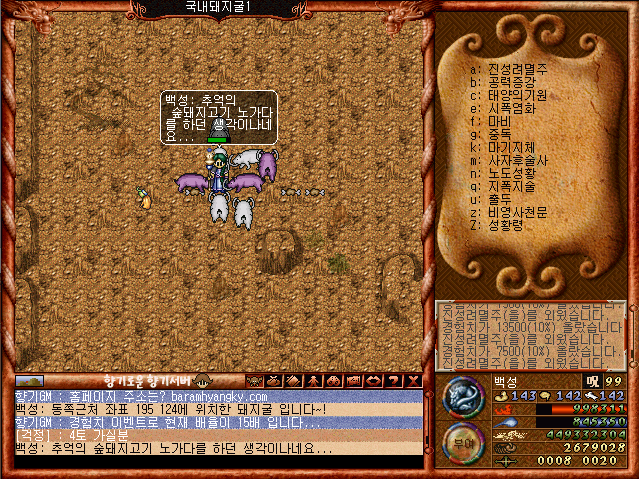Click the question mark help icon
The image size is (639, 479).
coord(395,380)
